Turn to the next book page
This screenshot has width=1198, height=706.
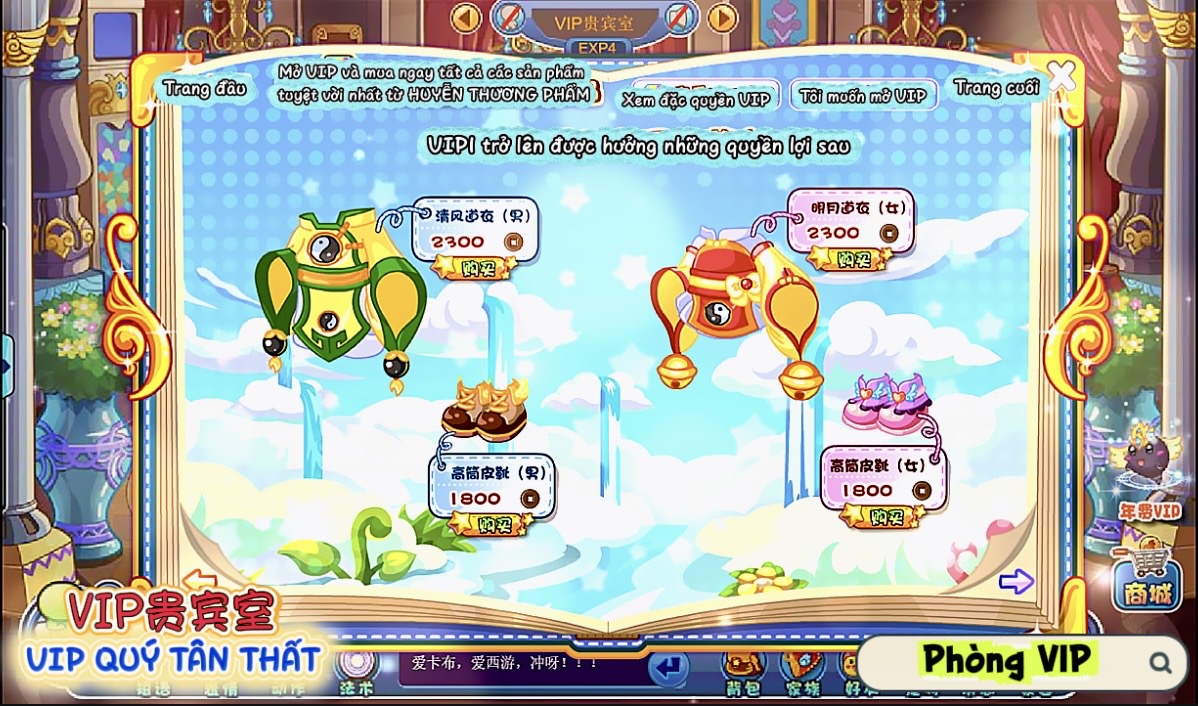point(1015,581)
